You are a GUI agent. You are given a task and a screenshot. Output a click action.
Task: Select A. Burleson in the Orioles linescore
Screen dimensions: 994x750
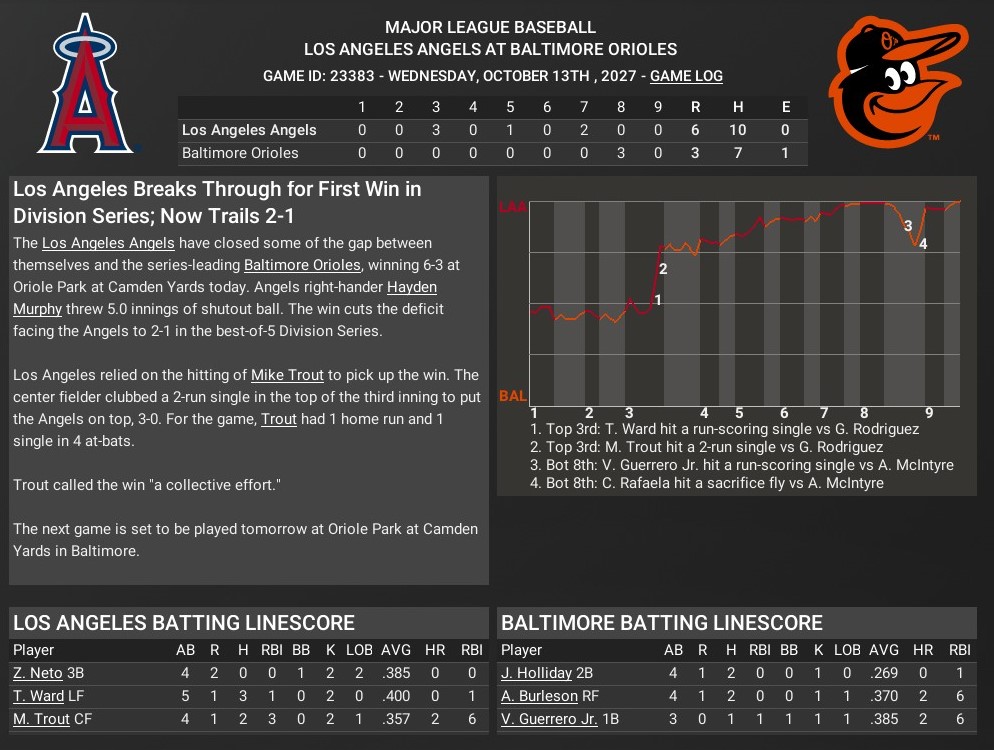(539, 696)
